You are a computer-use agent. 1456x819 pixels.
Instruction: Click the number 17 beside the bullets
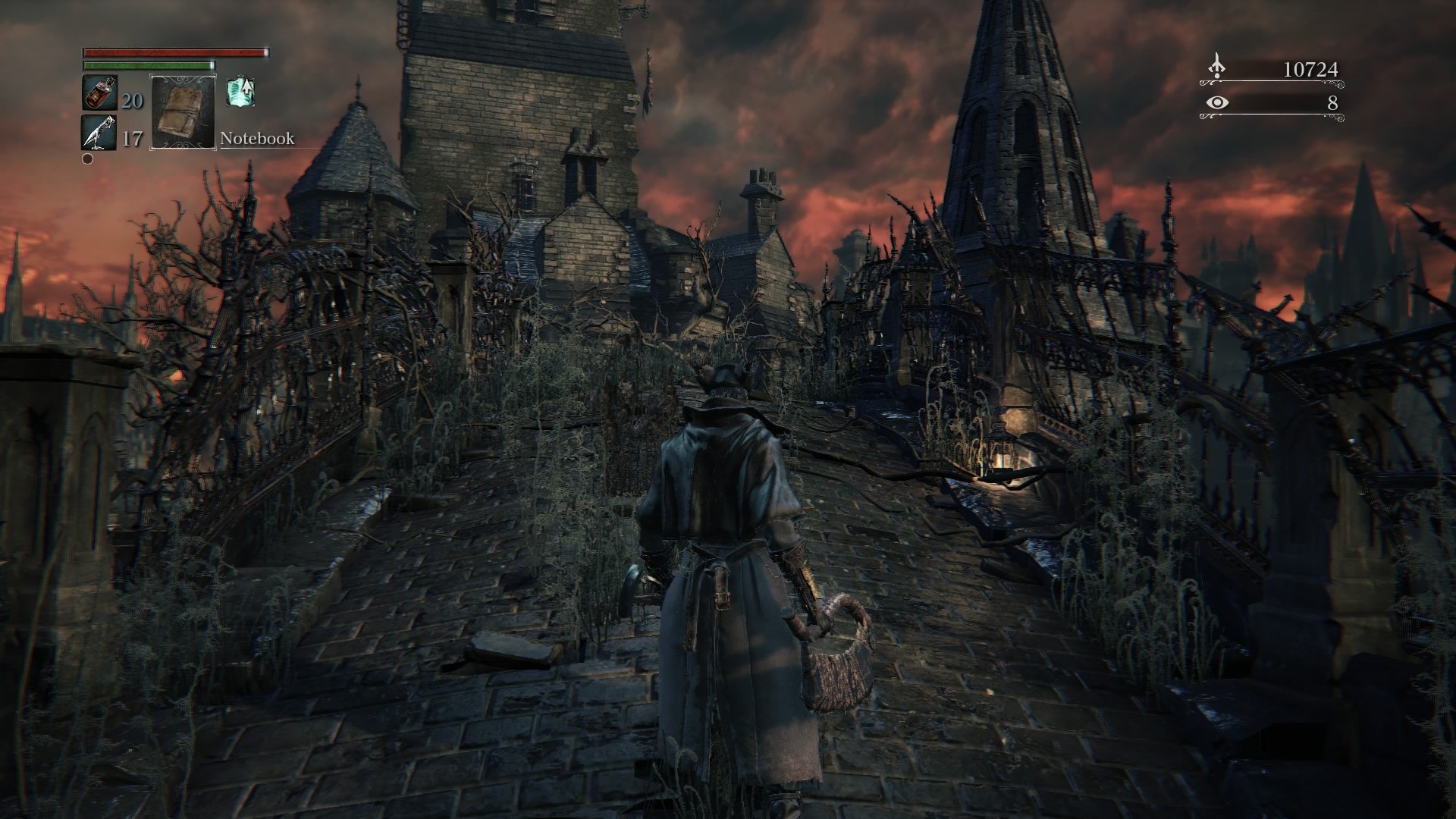132,140
